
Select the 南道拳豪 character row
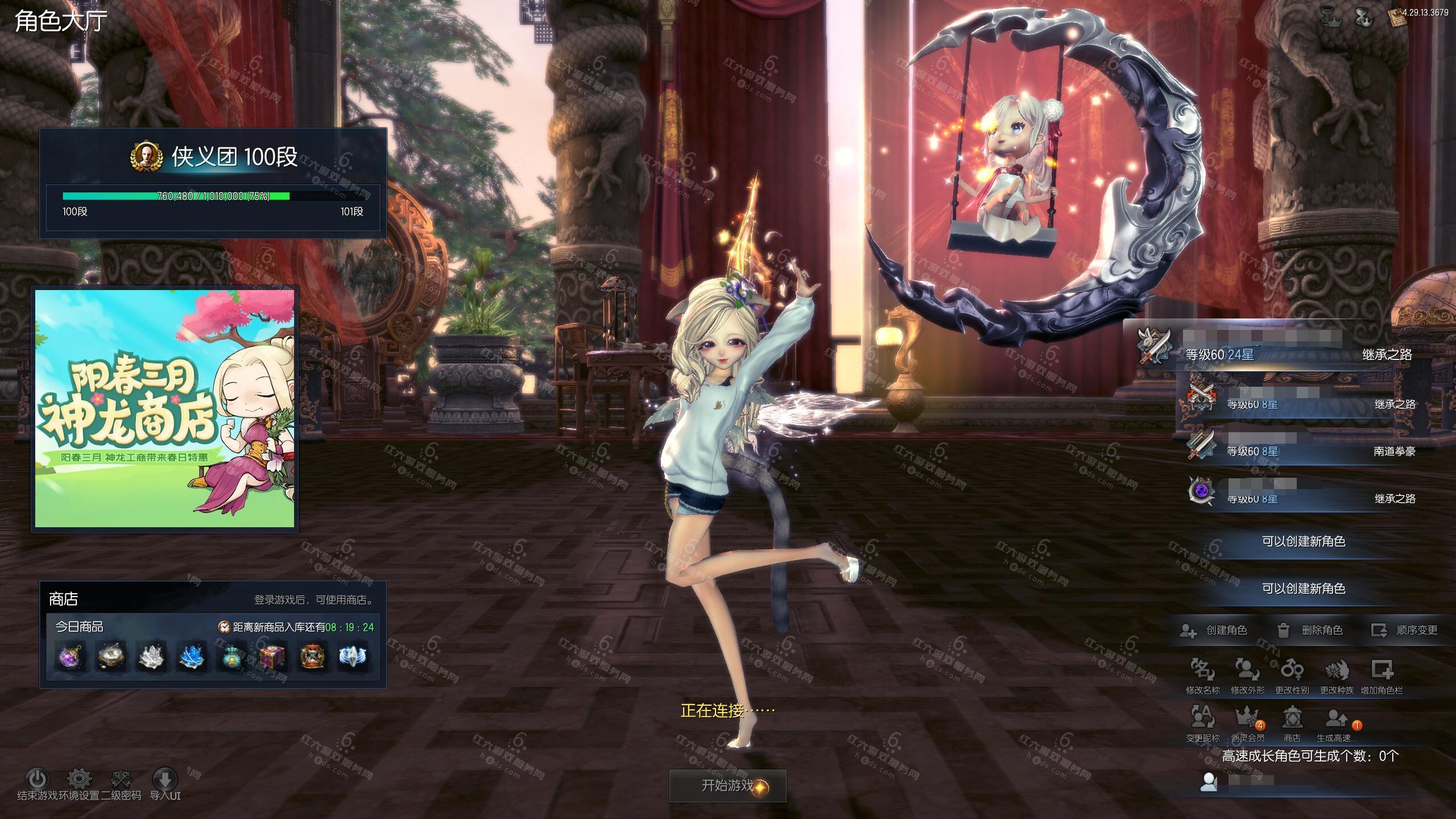pos(1302,446)
